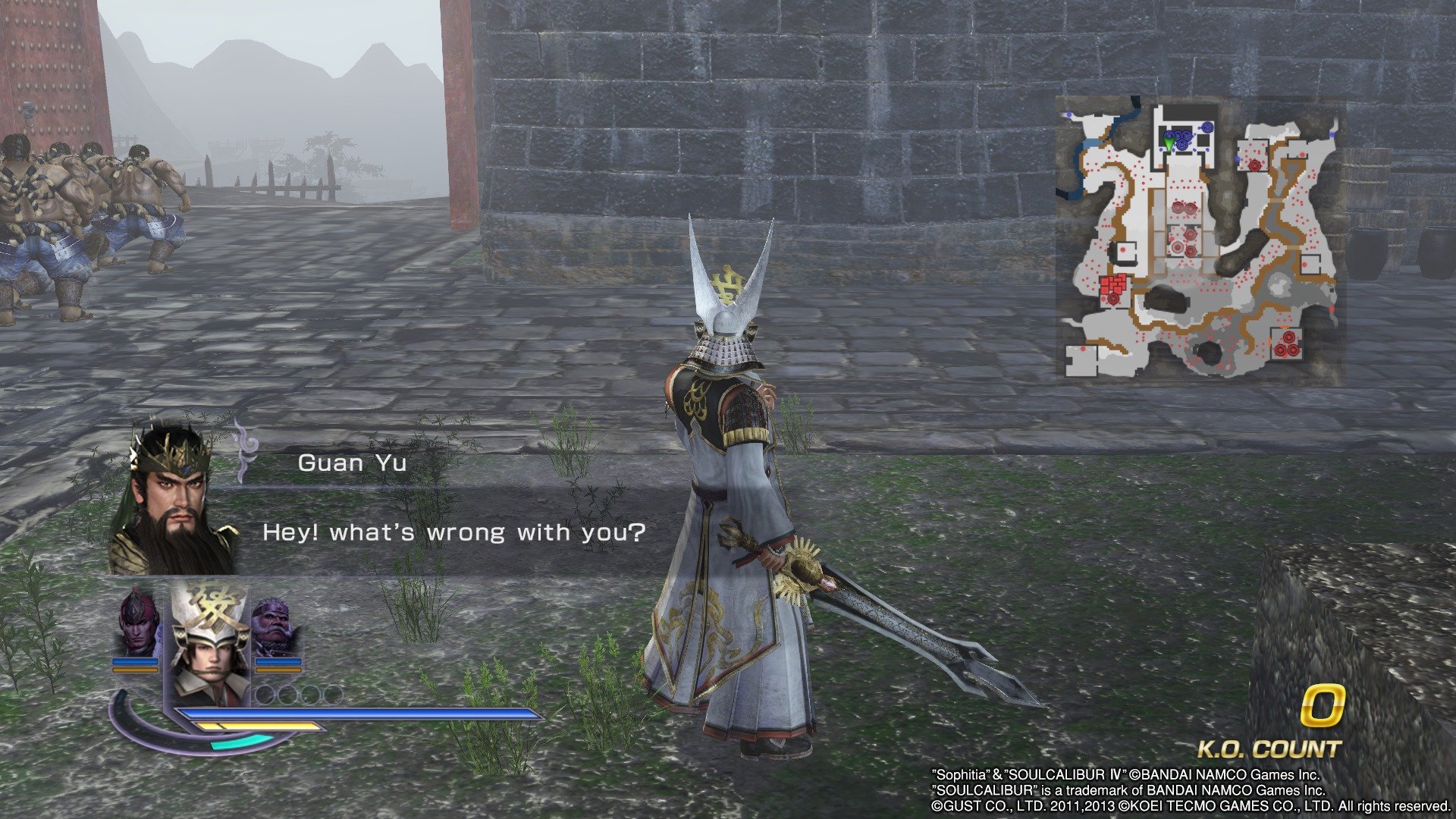Click a blue ally officer icon on the minimap

pyautogui.click(x=1207, y=127)
